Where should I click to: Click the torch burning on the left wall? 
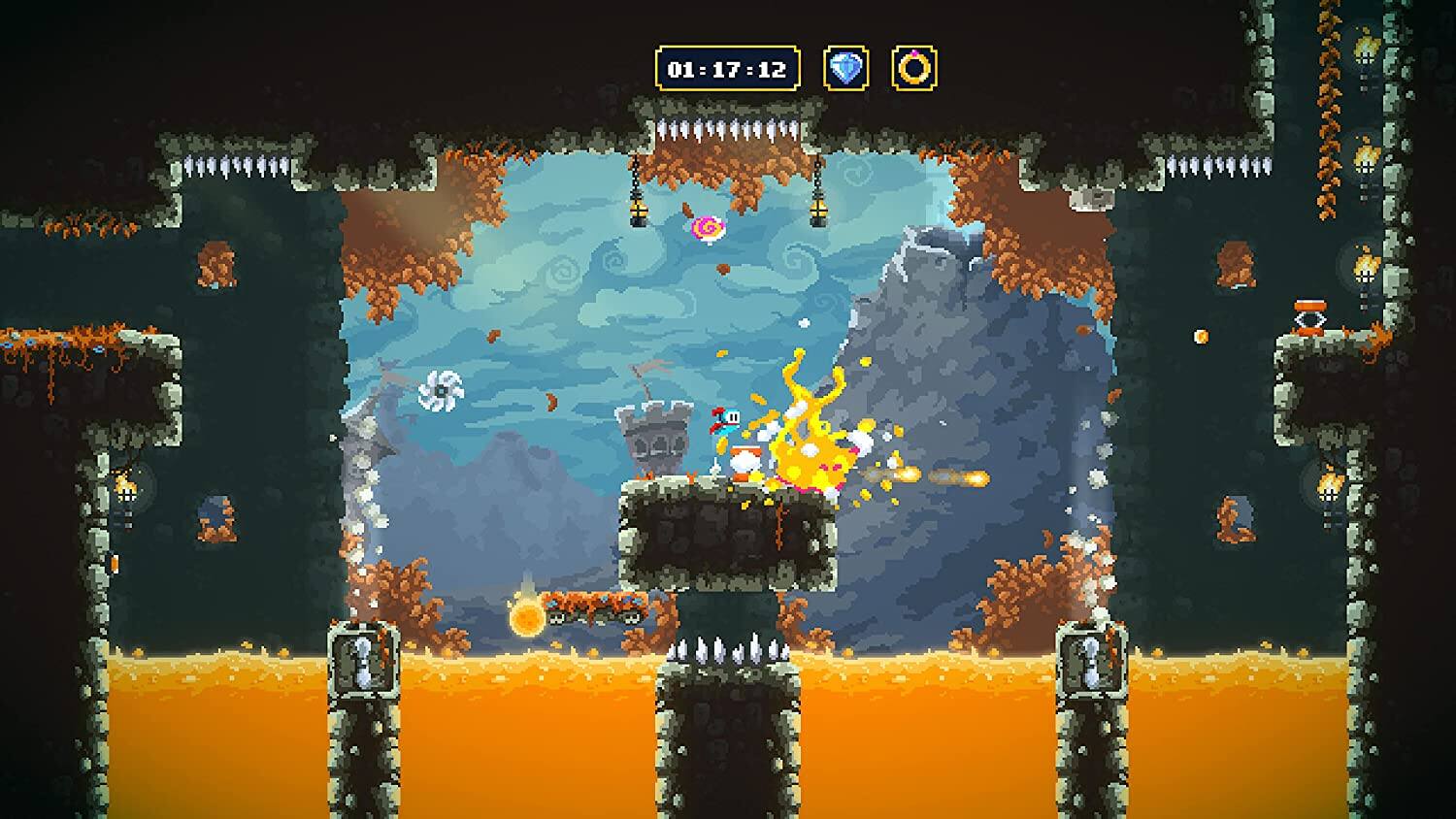[126, 490]
